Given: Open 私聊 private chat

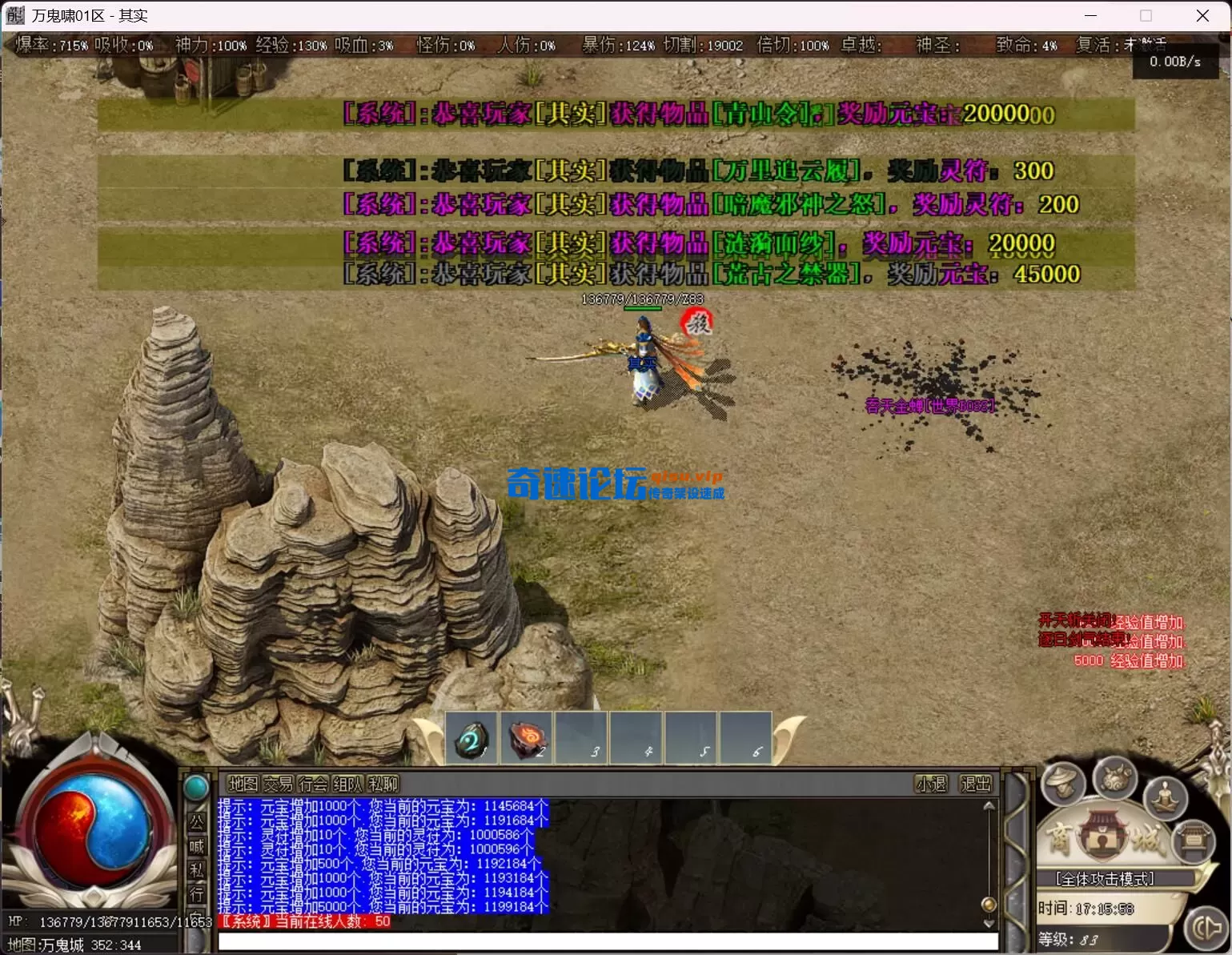Looking at the screenshot, I should point(383,784).
